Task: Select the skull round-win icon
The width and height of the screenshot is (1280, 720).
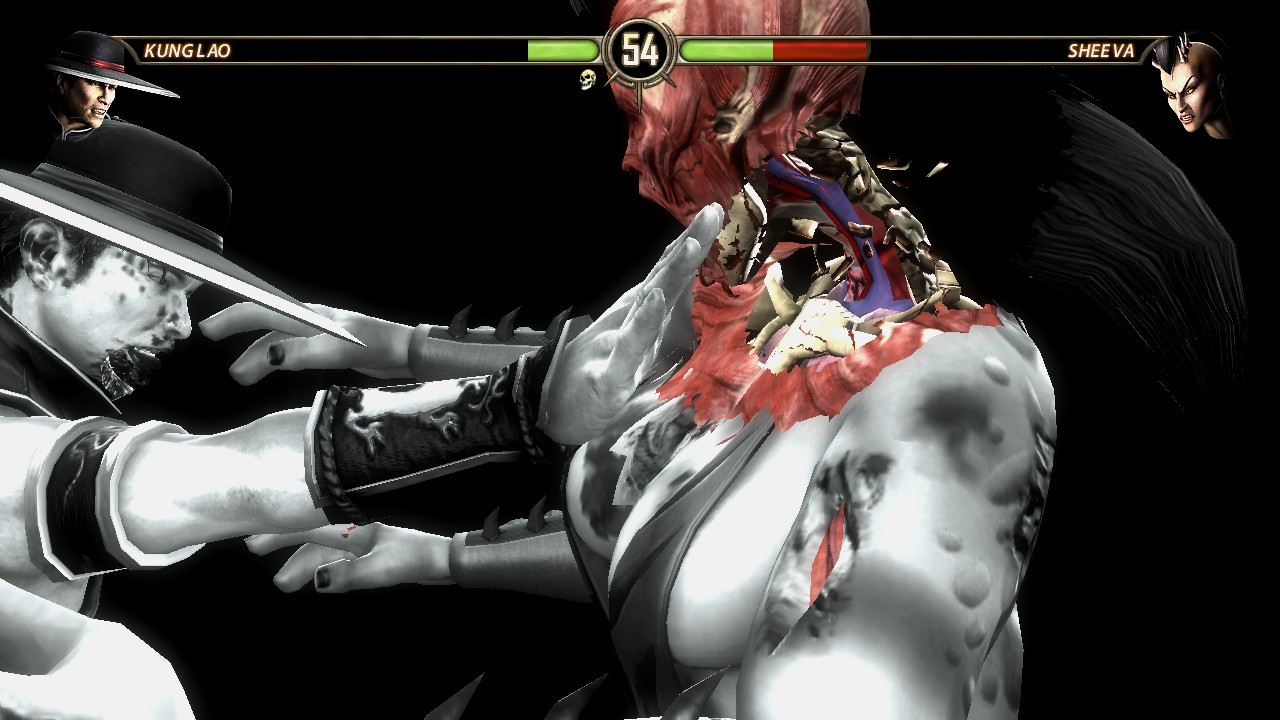Action: pyautogui.click(x=587, y=79)
